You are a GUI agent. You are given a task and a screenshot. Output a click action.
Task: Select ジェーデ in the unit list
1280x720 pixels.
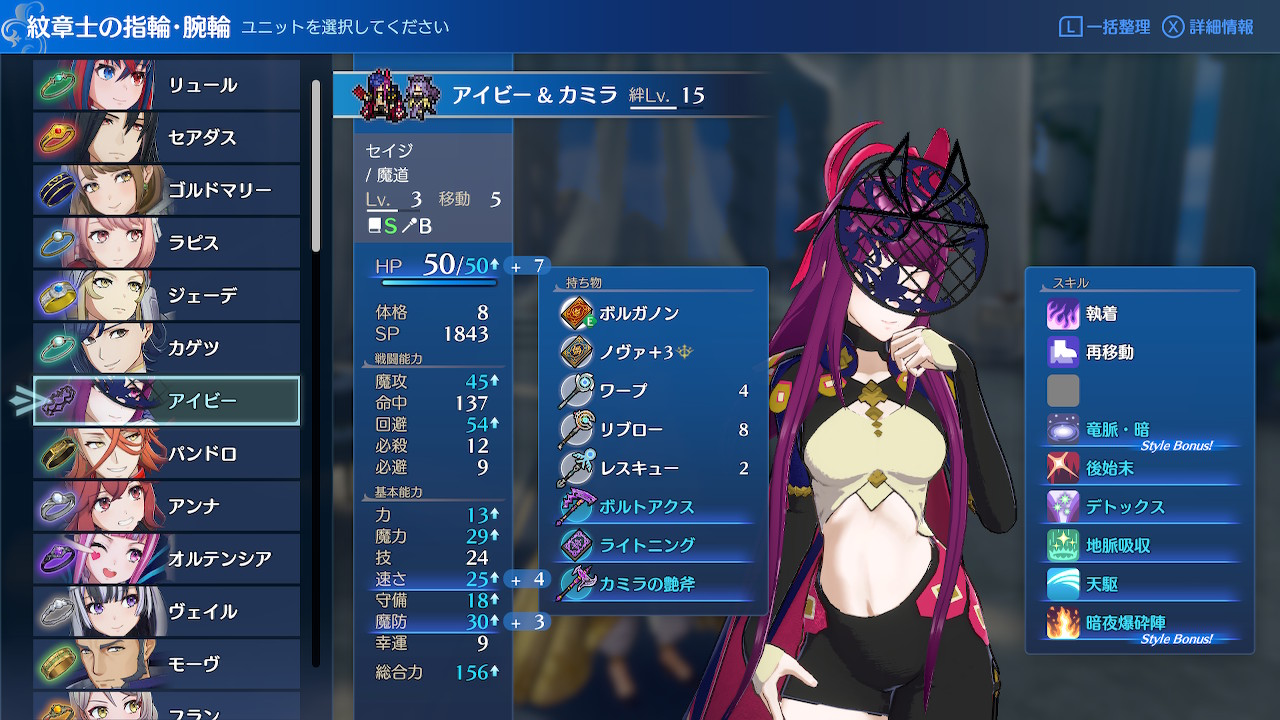pyautogui.click(x=167, y=295)
